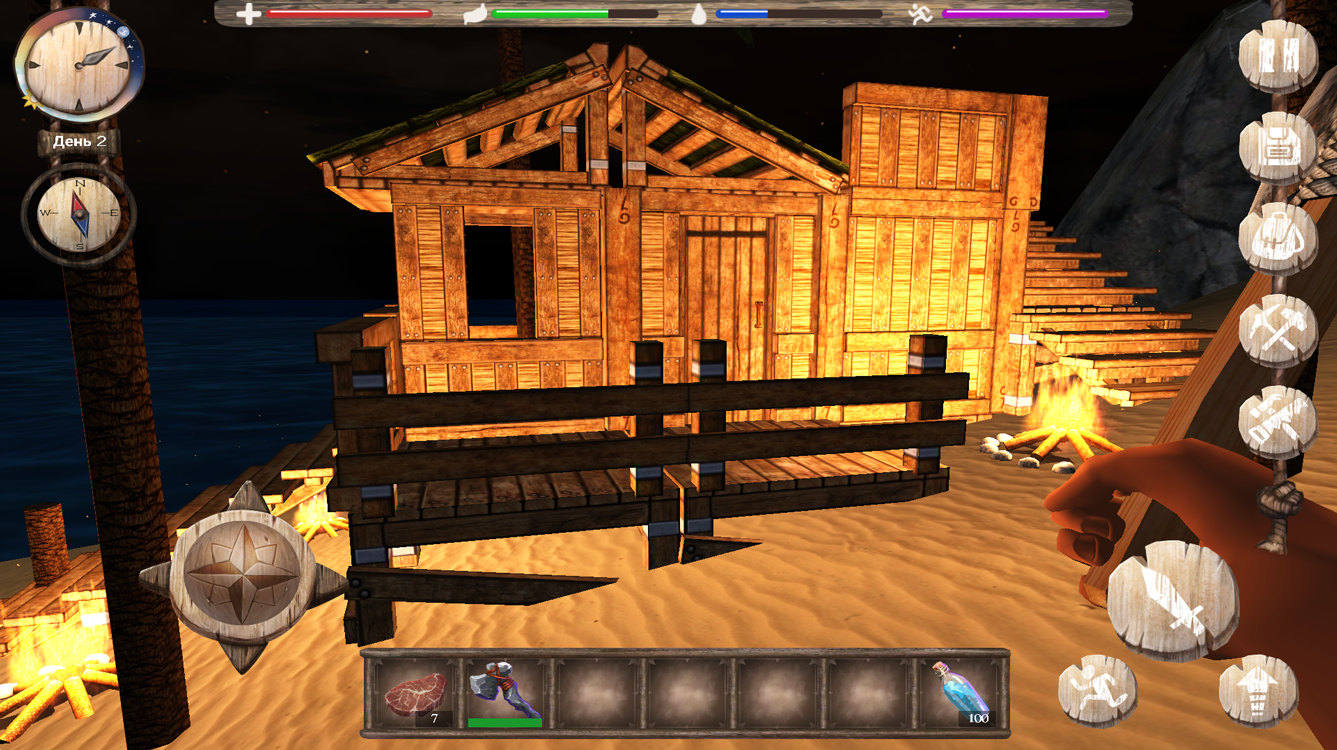The image size is (1337, 750).
Task: Check the compass on the left side
Action: 78,211
